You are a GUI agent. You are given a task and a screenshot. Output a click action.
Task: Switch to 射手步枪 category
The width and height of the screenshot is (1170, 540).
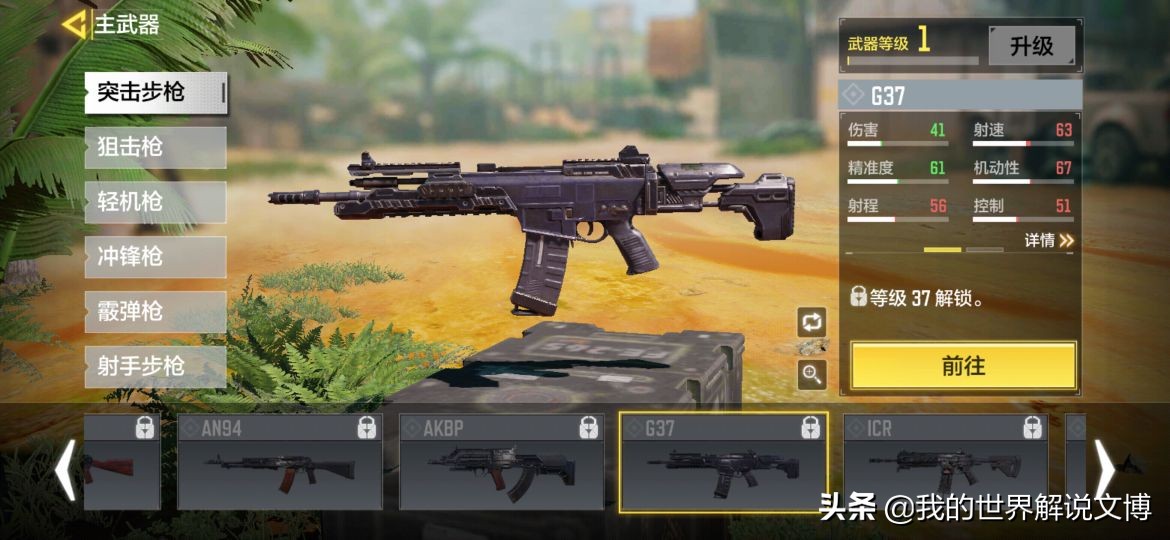155,367
